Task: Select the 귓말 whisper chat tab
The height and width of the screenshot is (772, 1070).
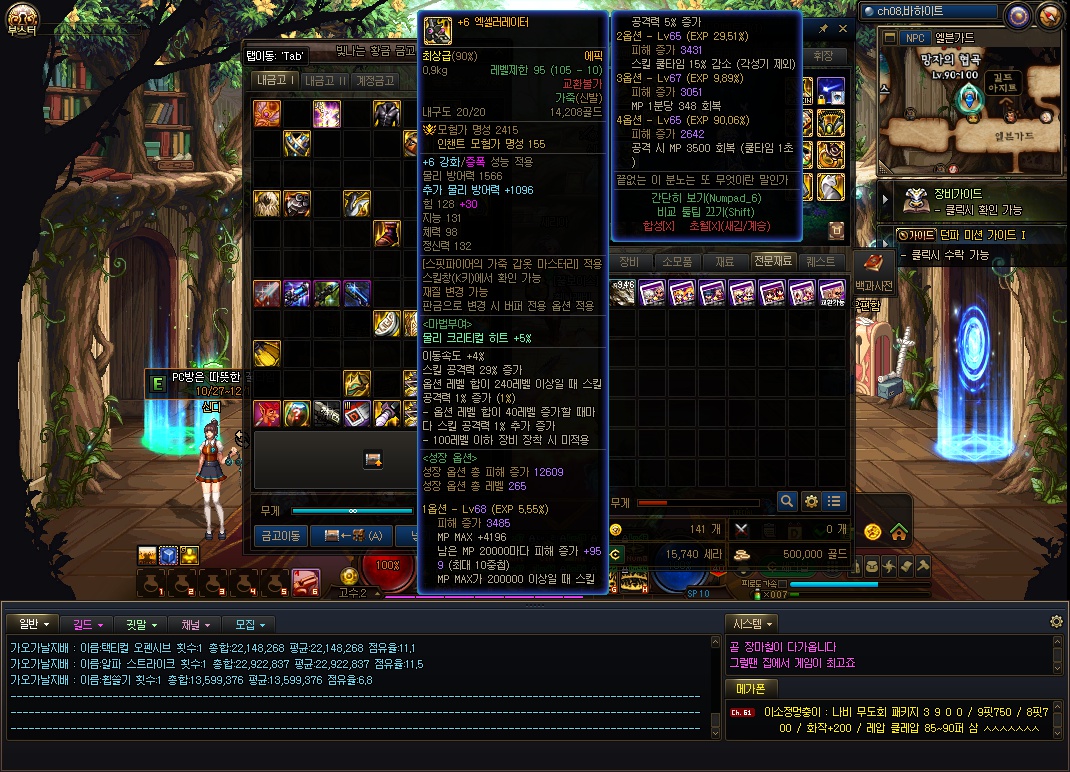Action: pos(142,624)
